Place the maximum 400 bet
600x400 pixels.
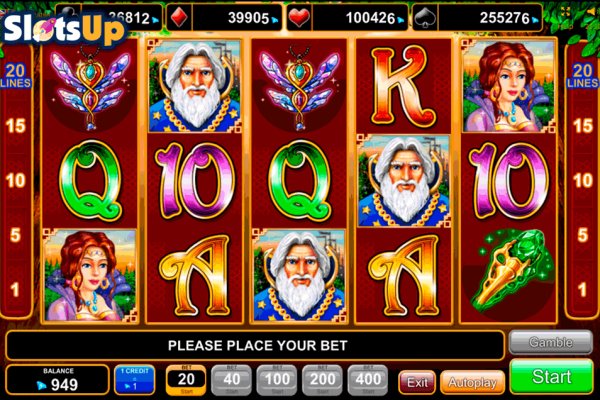click(369, 380)
